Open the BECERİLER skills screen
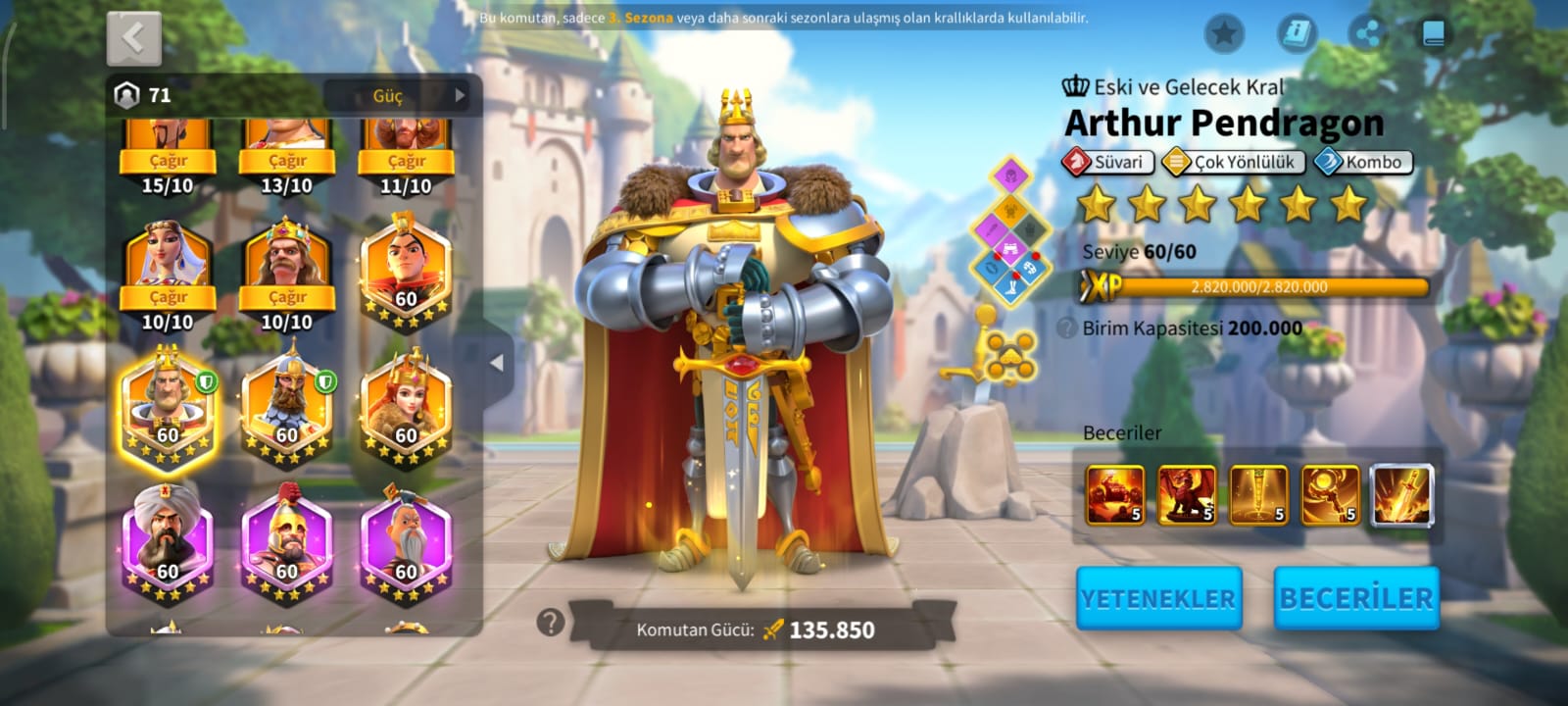The width and height of the screenshot is (1568, 706). tap(1356, 598)
